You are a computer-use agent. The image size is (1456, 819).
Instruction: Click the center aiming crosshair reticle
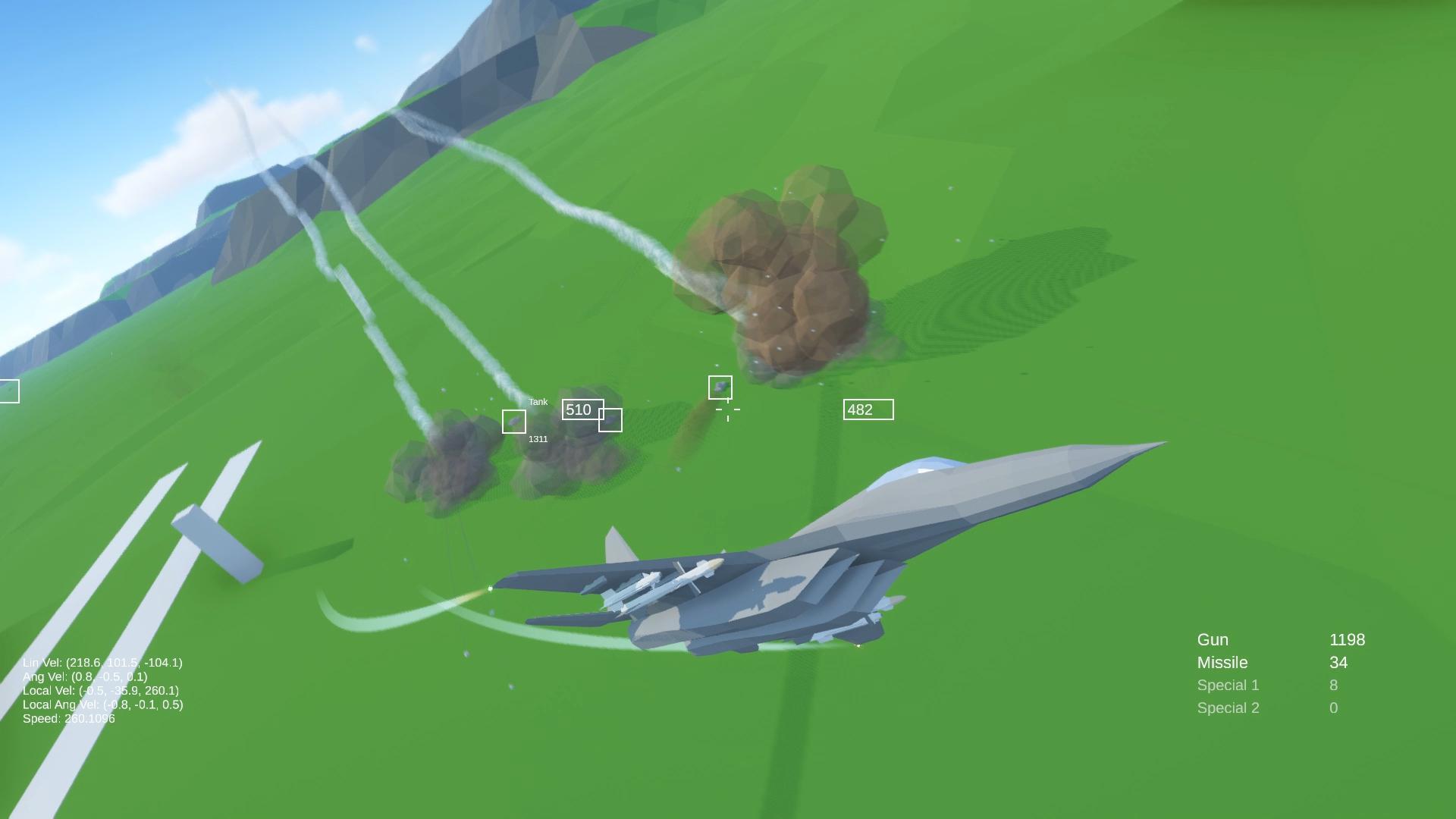click(x=726, y=409)
